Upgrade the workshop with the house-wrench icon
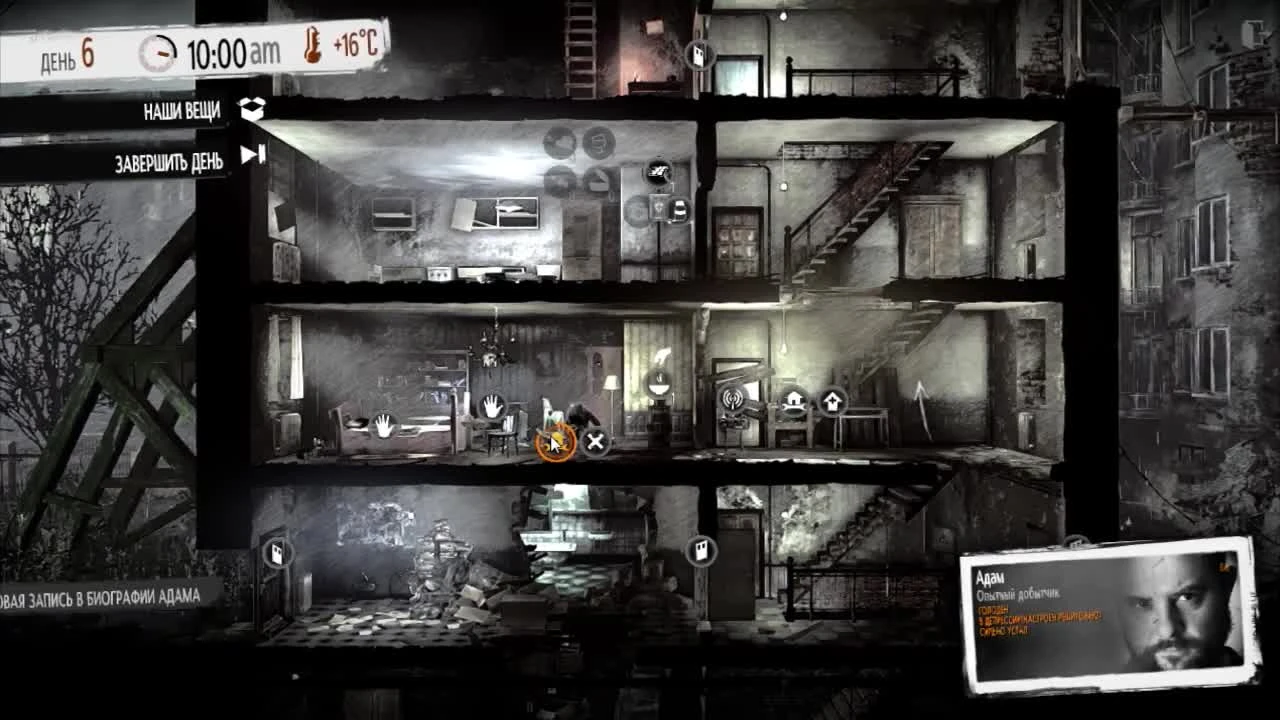1280x720 pixels. tap(794, 401)
